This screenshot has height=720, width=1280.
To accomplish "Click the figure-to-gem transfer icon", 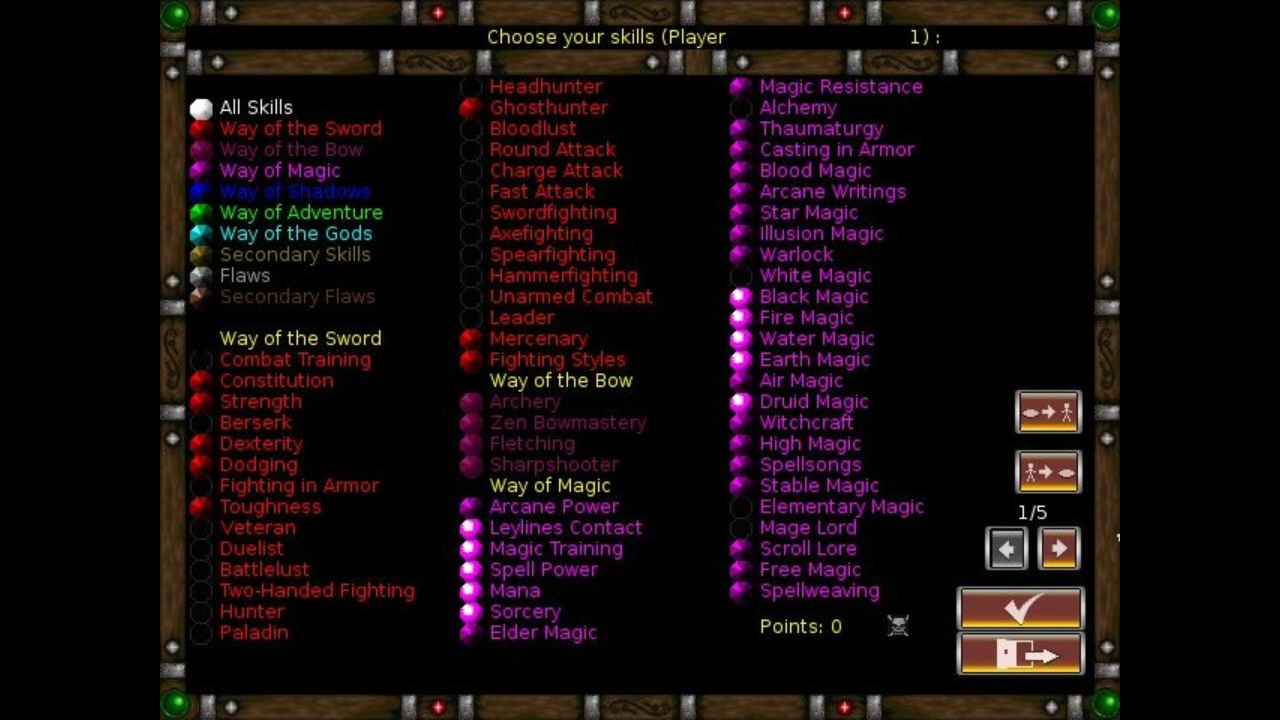I will 1047,472.
